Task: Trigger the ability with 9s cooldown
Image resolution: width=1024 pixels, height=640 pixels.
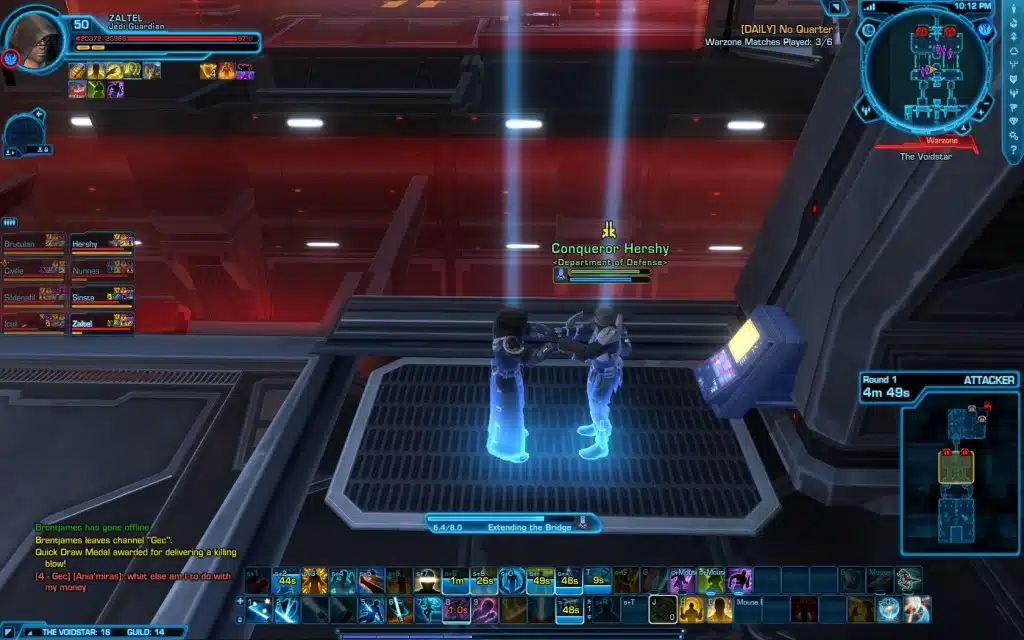Action: click(597, 581)
